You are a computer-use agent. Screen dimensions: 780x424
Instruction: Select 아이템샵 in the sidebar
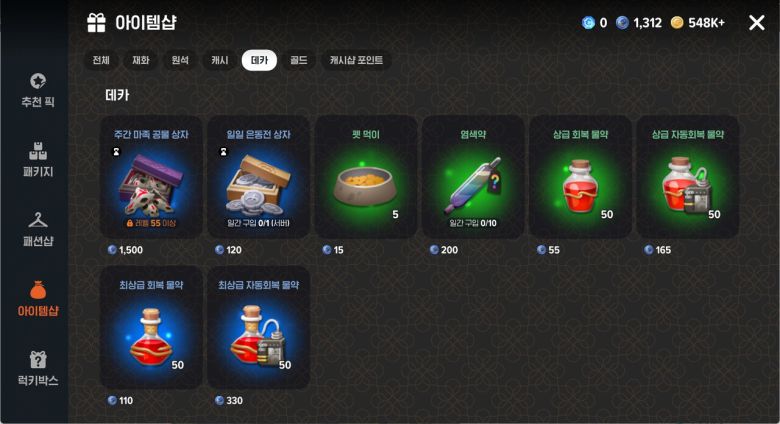click(x=37, y=297)
